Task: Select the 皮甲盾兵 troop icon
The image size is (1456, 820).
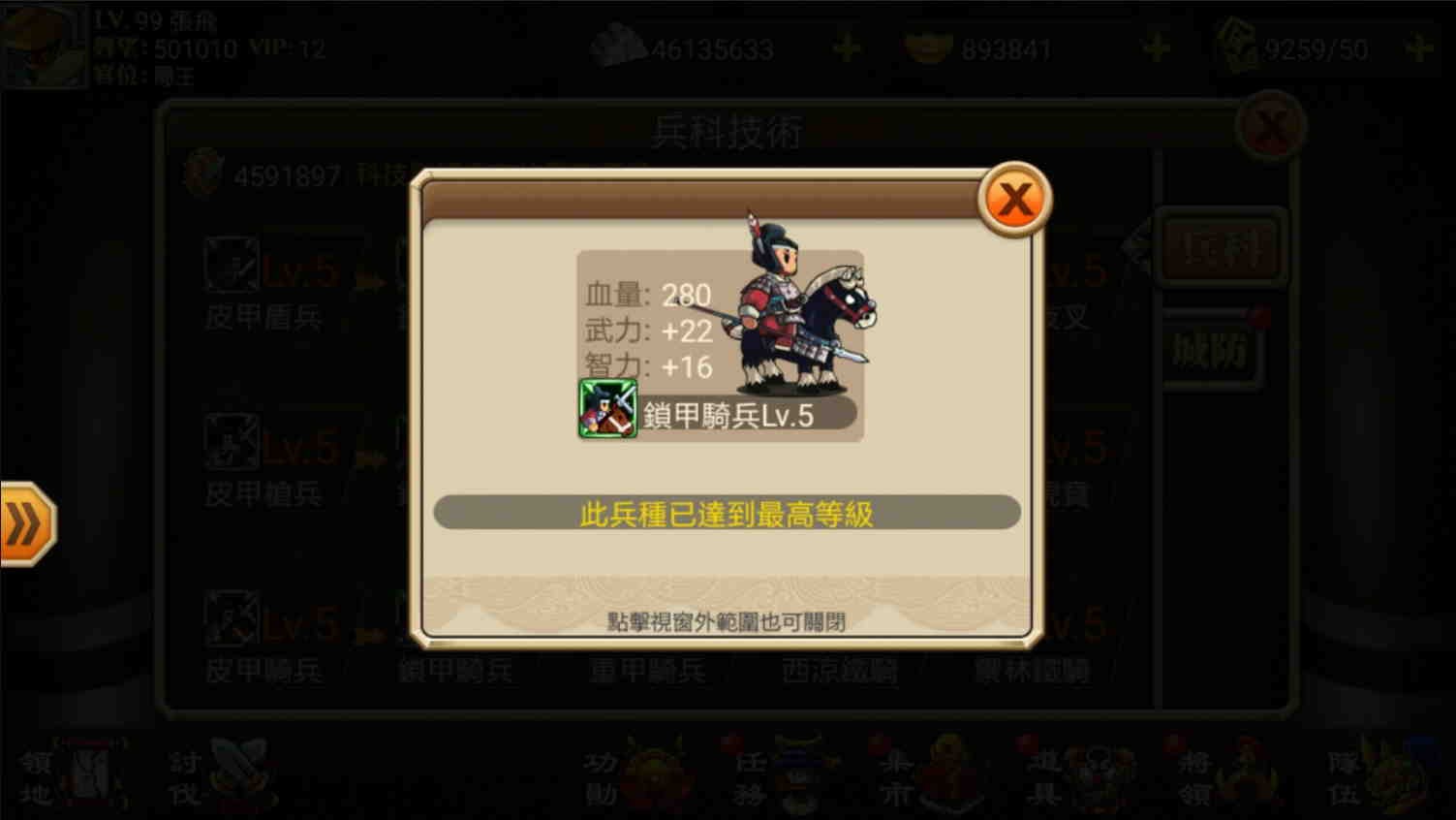Action: (231, 268)
